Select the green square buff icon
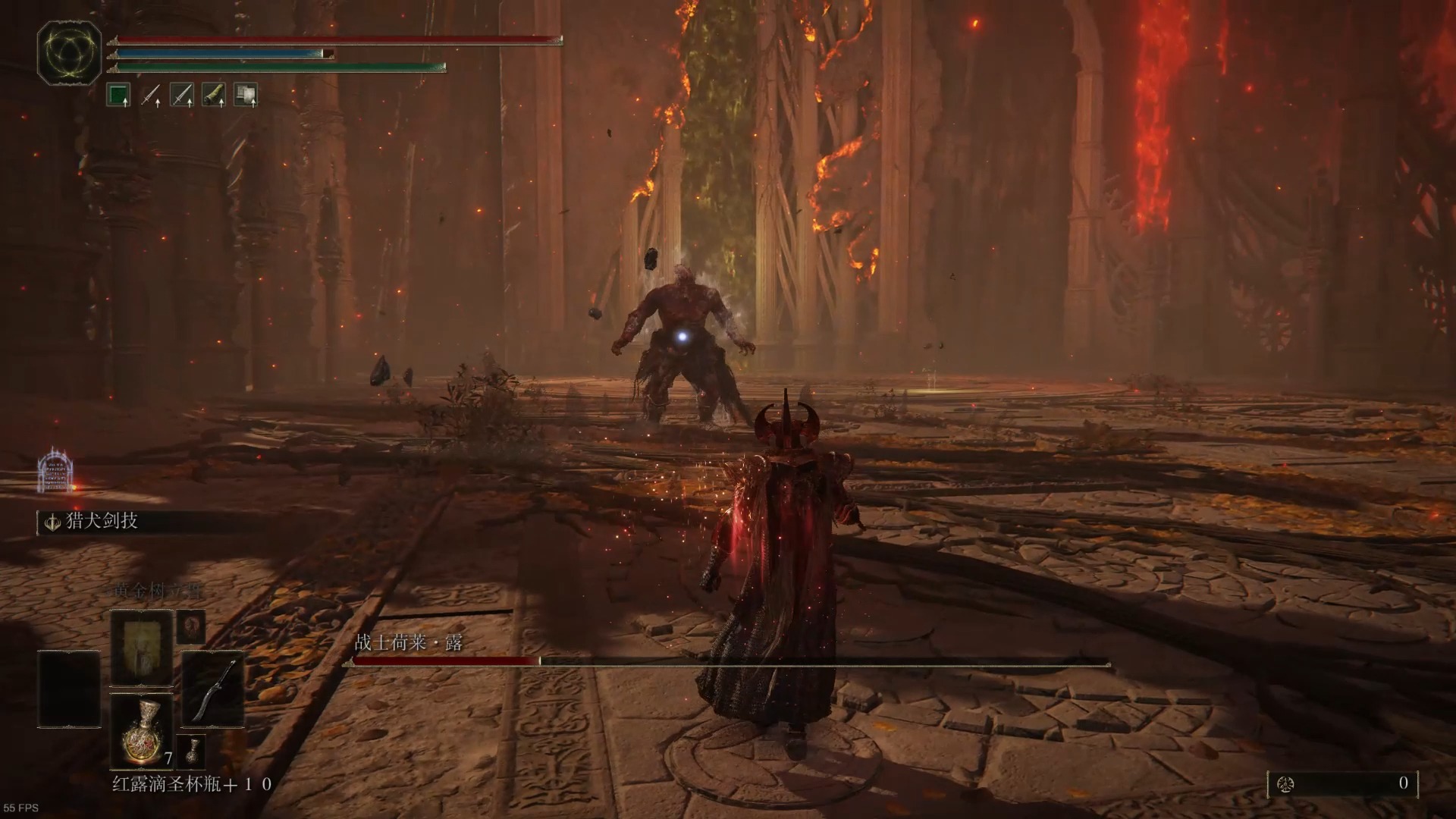1456x819 pixels. tap(118, 96)
